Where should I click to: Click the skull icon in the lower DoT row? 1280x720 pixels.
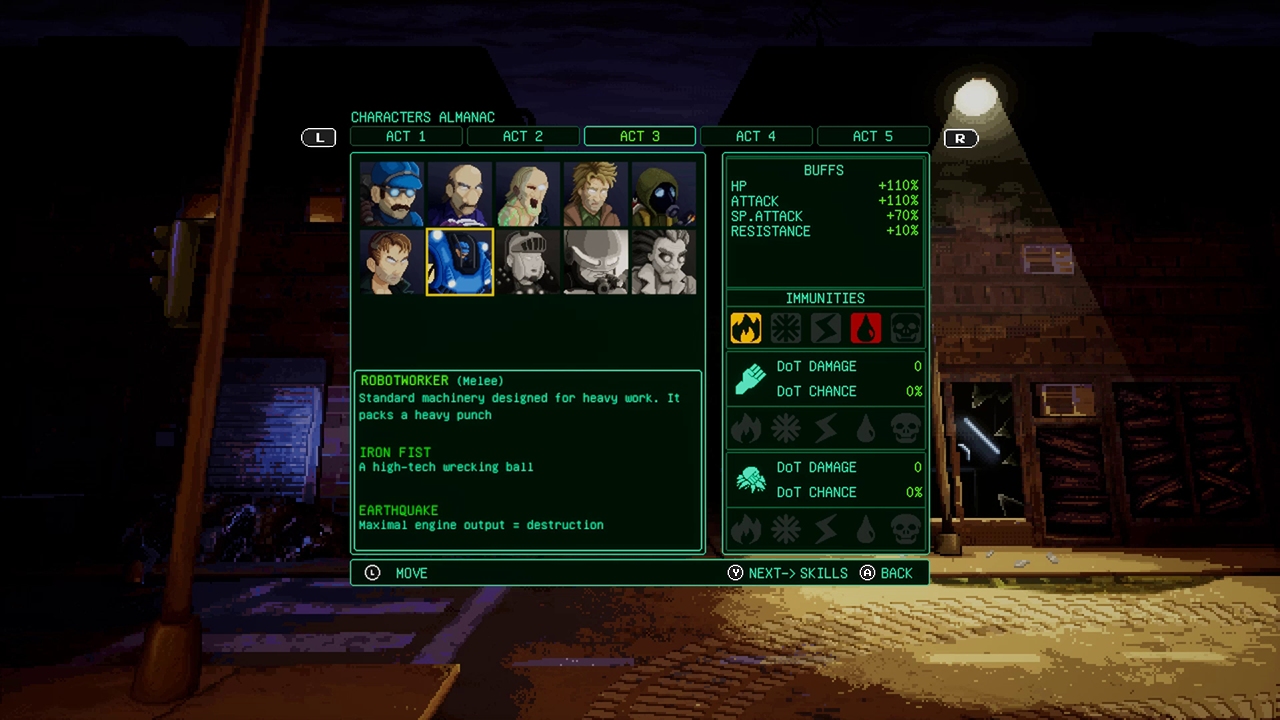tap(905, 530)
